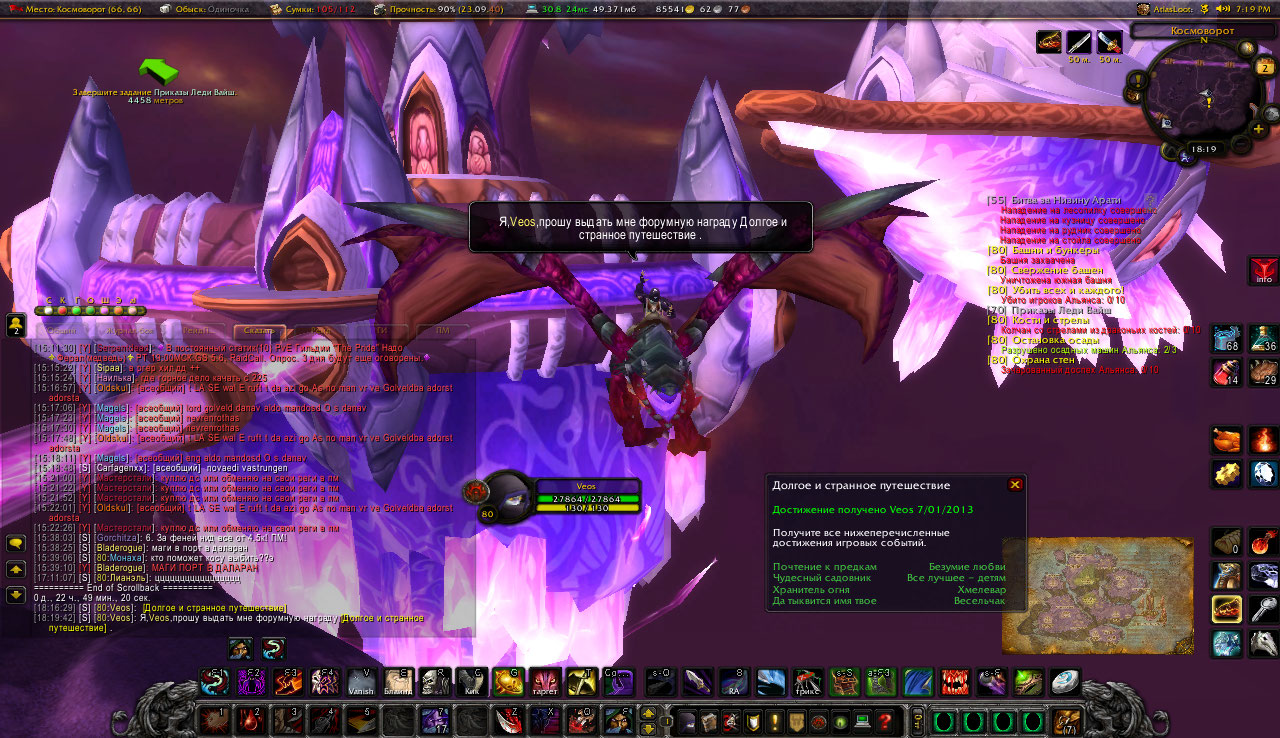Close the achievement tooltip window
The width and height of the screenshot is (1280, 738).
click(x=1015, y=485)
